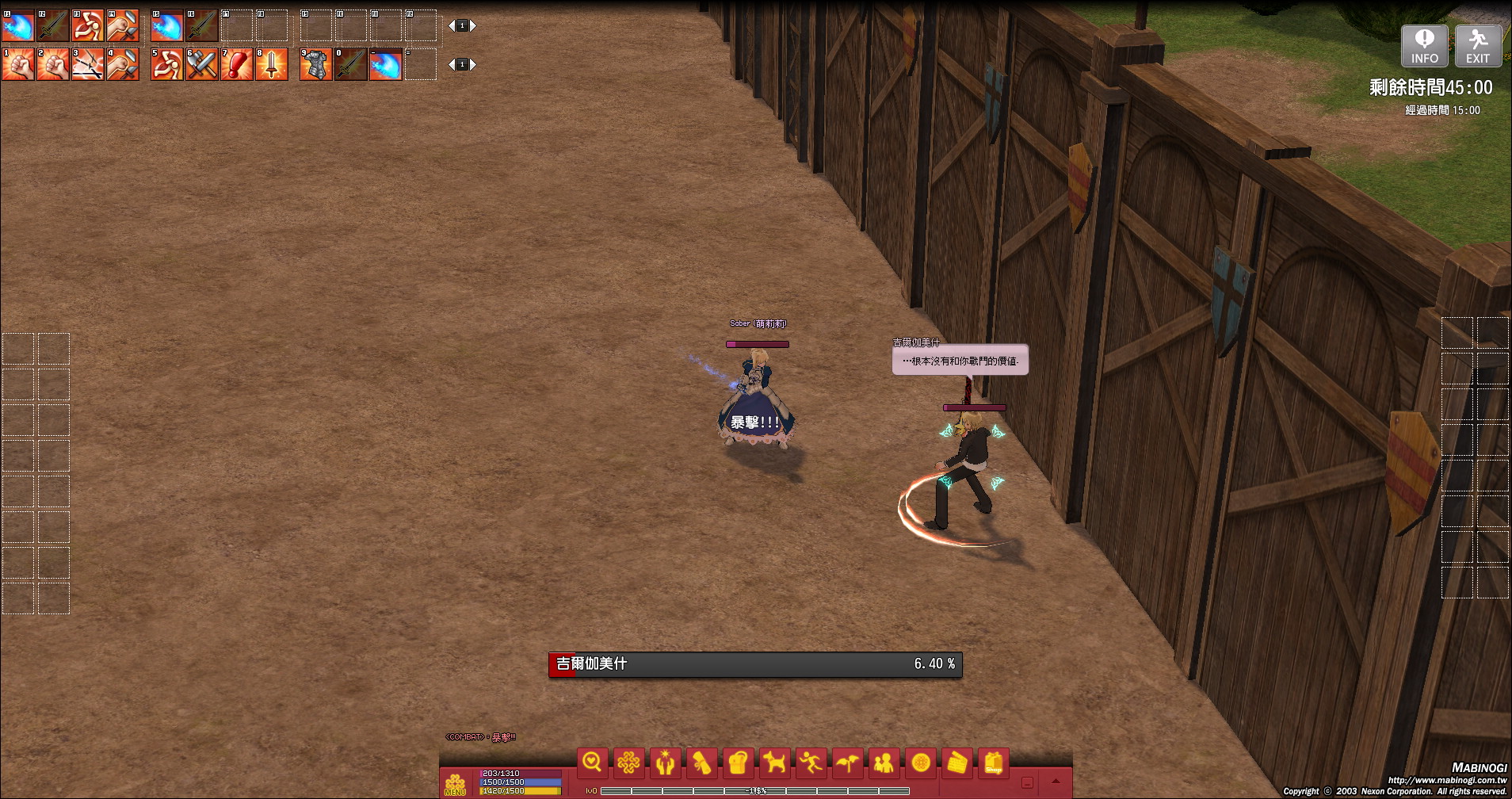Activate the crossed axe and sword skill
Viewport: 1512px width, 799px height.
201,64
